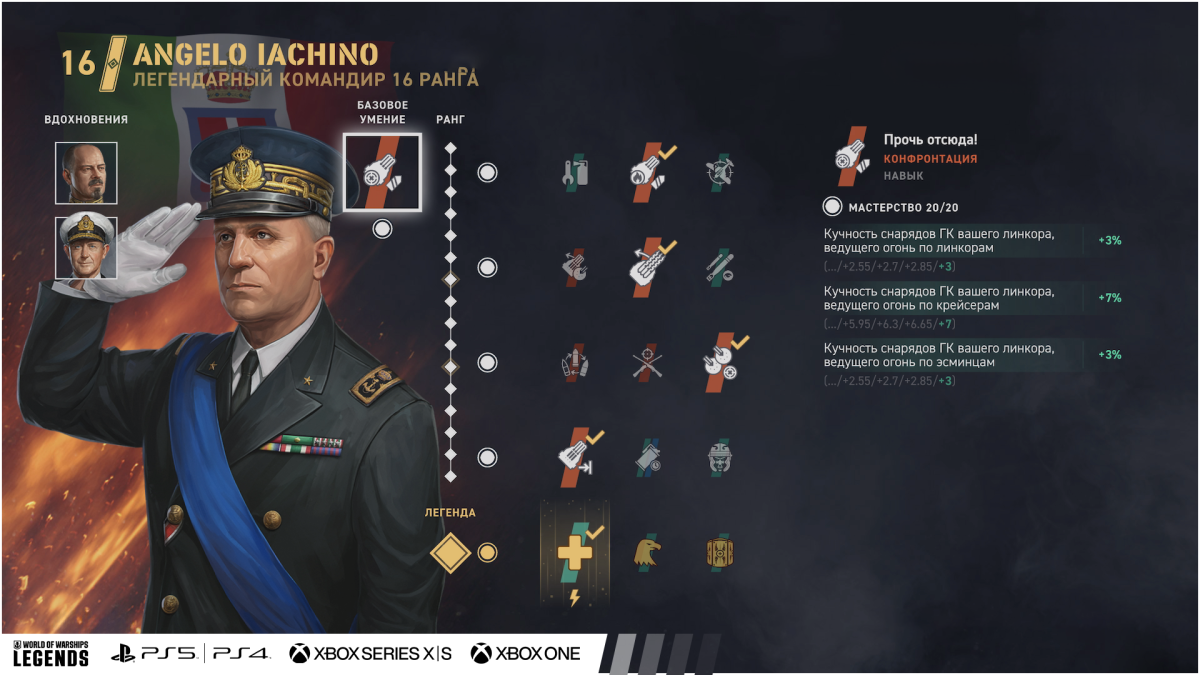Activate the golden eagle head legendary skill

tap(648, 552)
